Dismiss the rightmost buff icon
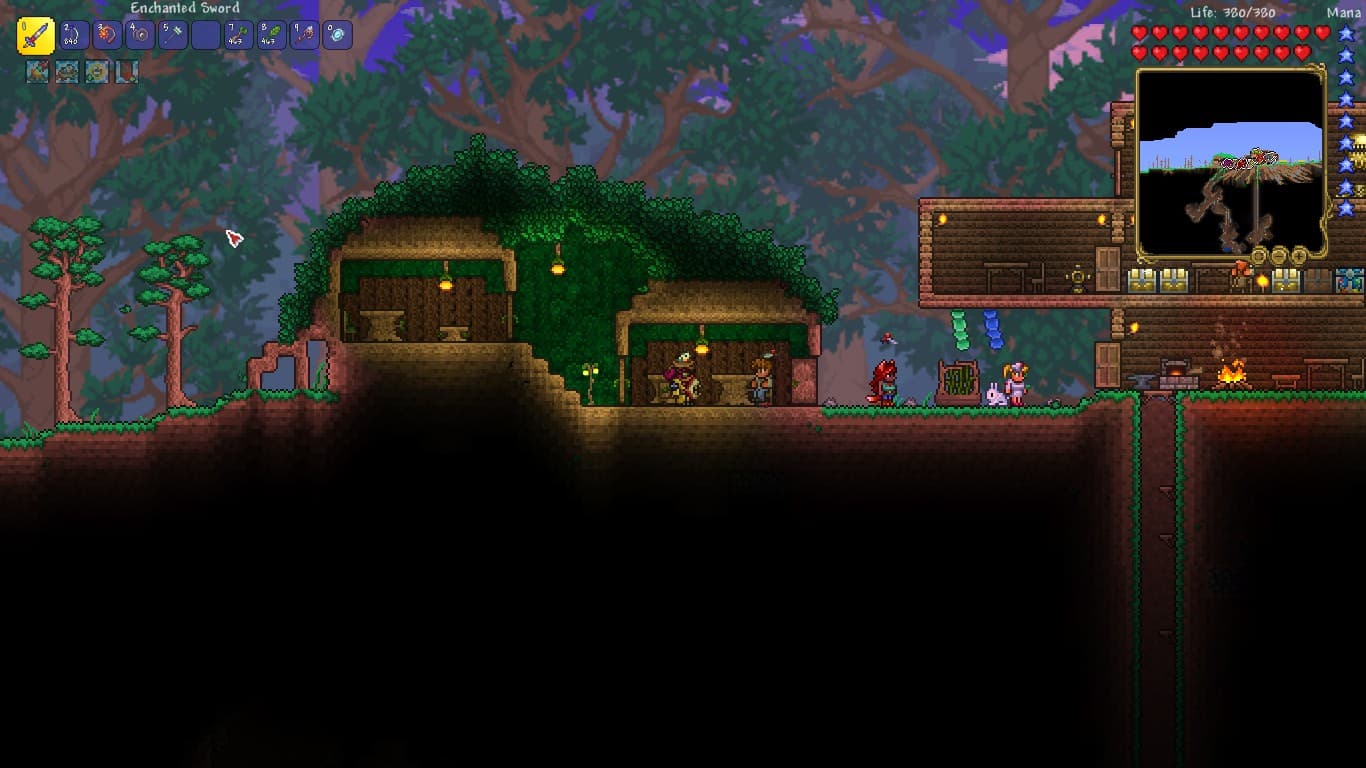Viewport: 1366px width, 768px height. (x=126, y=71)
